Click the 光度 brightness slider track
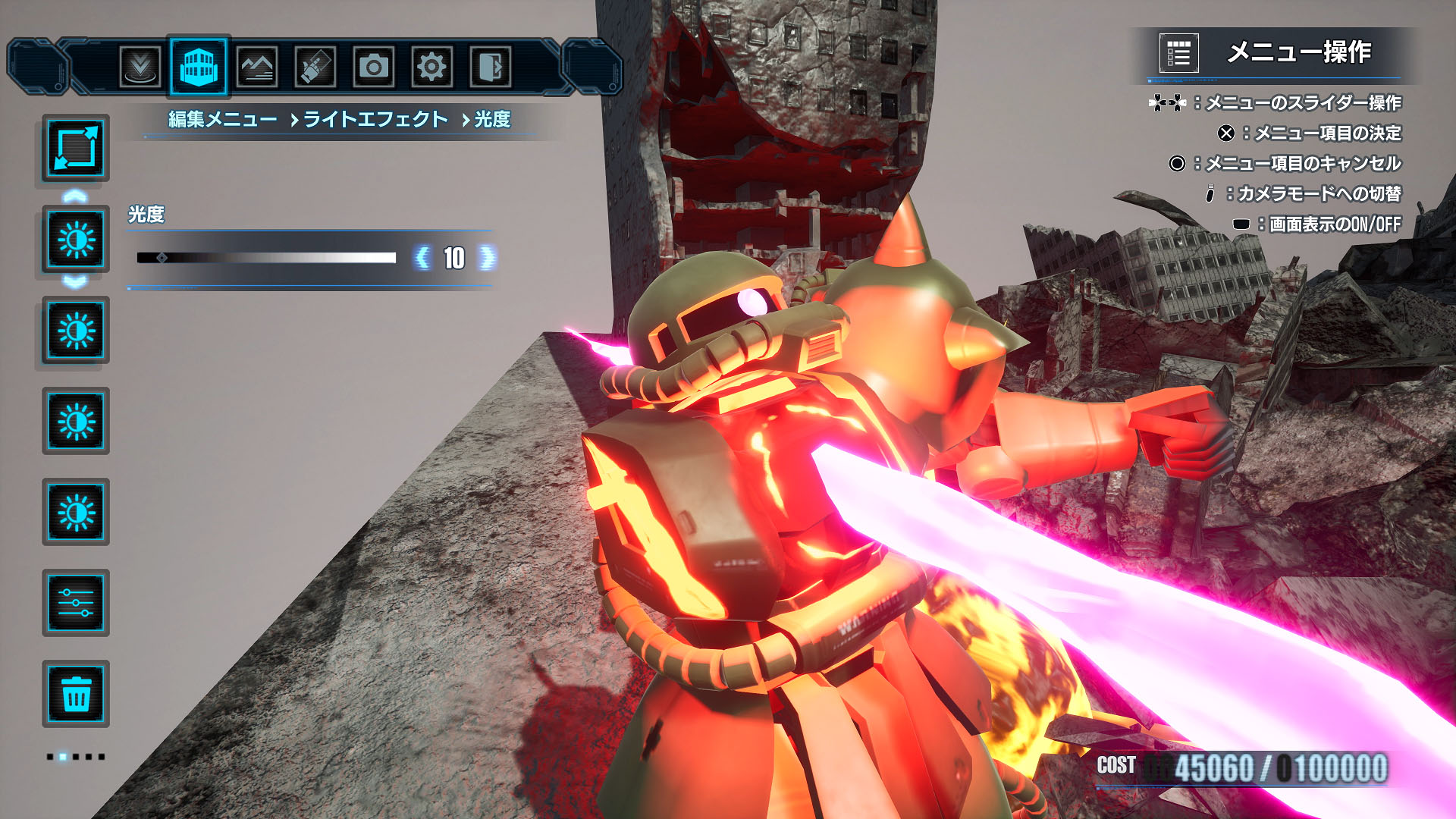Viewport: 1456px width, 819px height. pos(266,258)
